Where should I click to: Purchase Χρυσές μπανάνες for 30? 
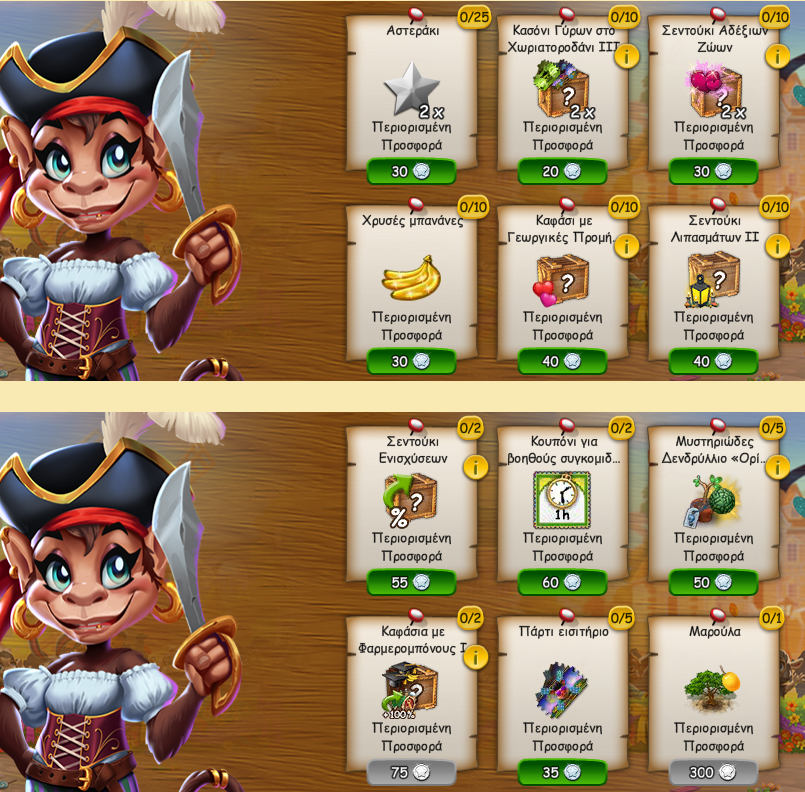[411, 362]
